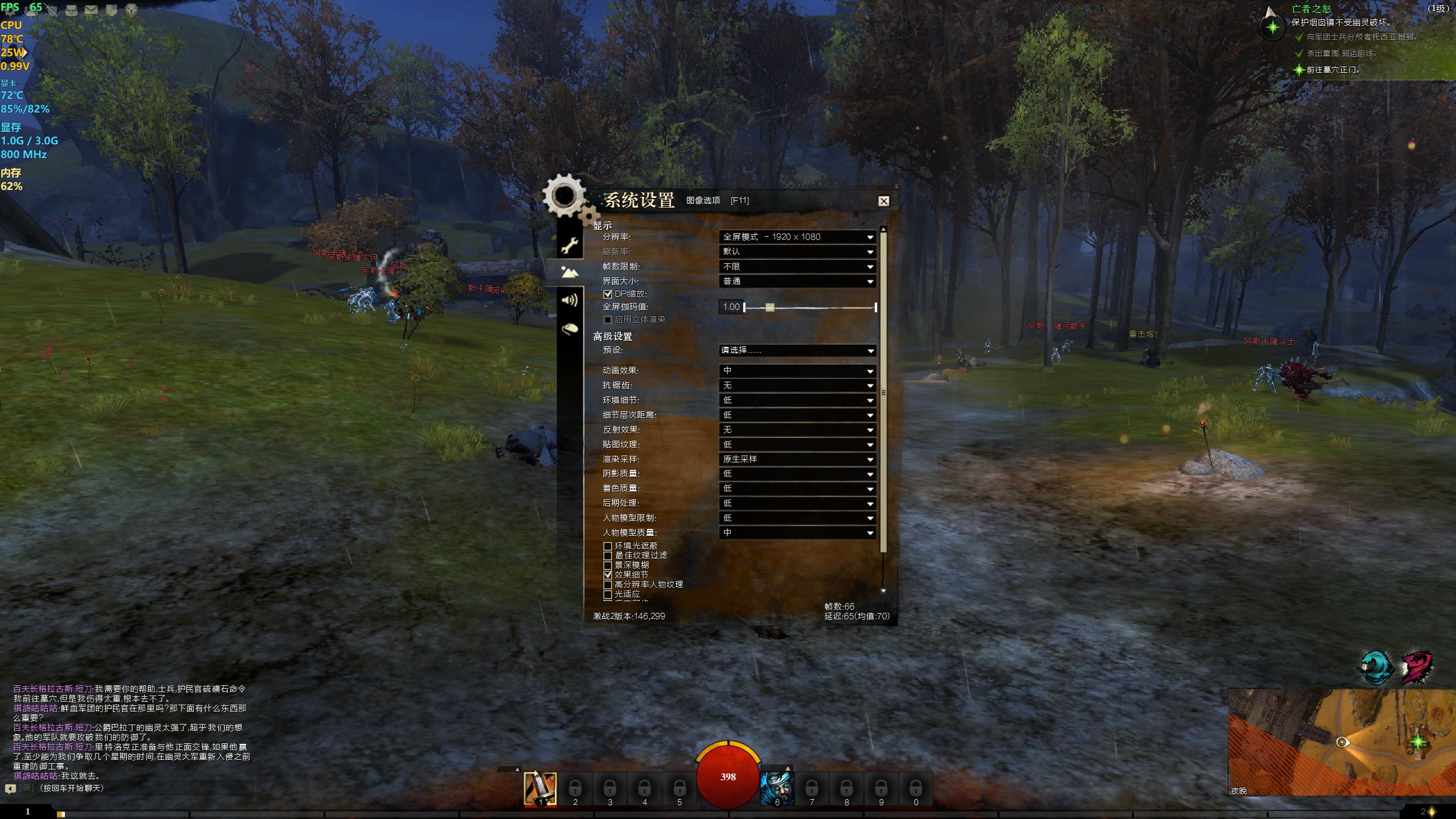Close the 系统设置 window
Viewport: 1456px width, 819px height.
(x=883, y=201)
